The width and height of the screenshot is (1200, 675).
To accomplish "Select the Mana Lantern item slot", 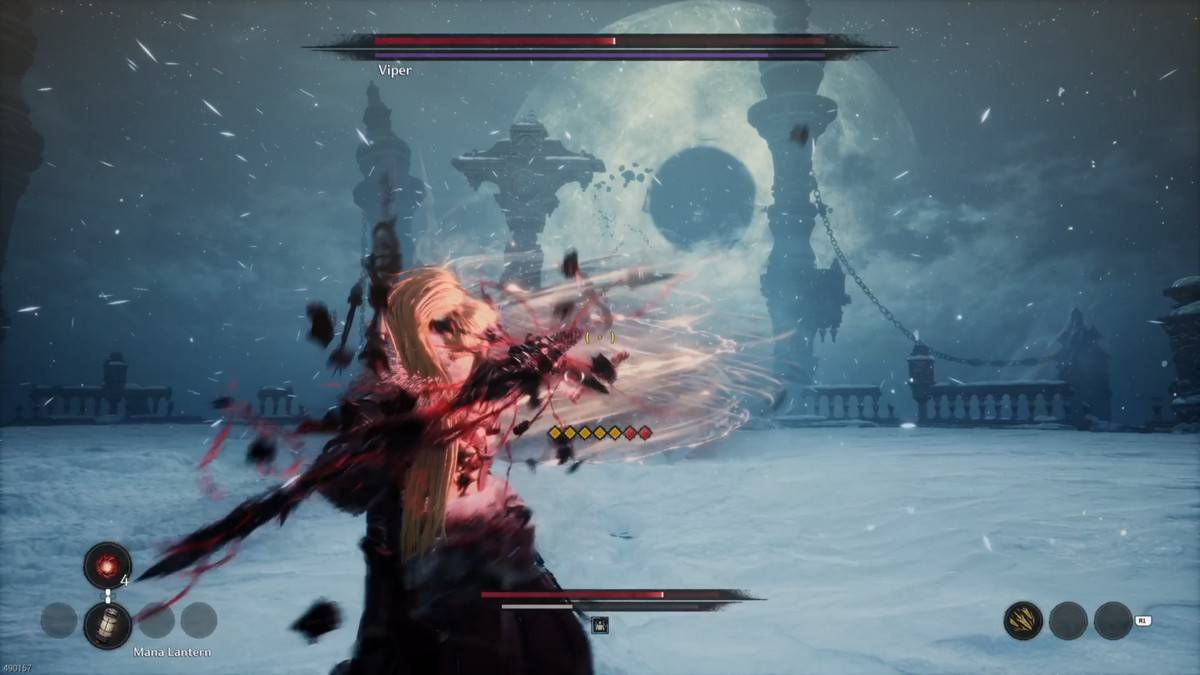I will tap(107, 624).
